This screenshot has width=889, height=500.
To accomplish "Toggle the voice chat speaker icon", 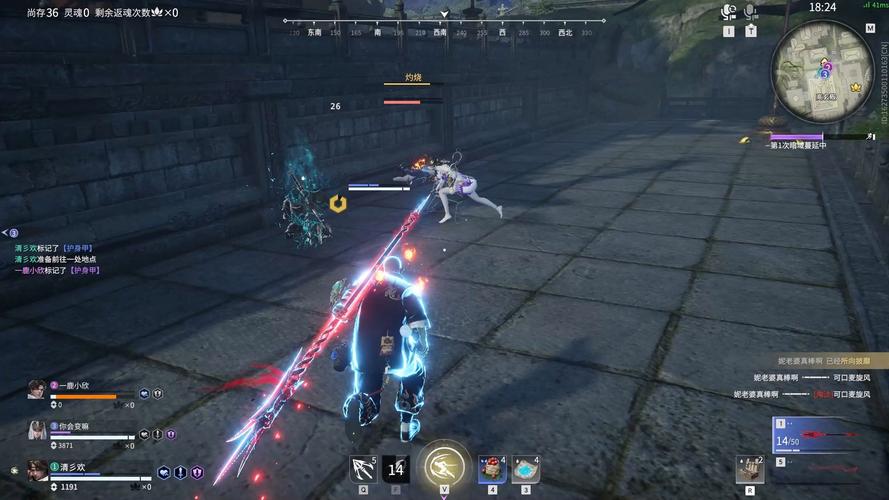I will click(729, 12).
